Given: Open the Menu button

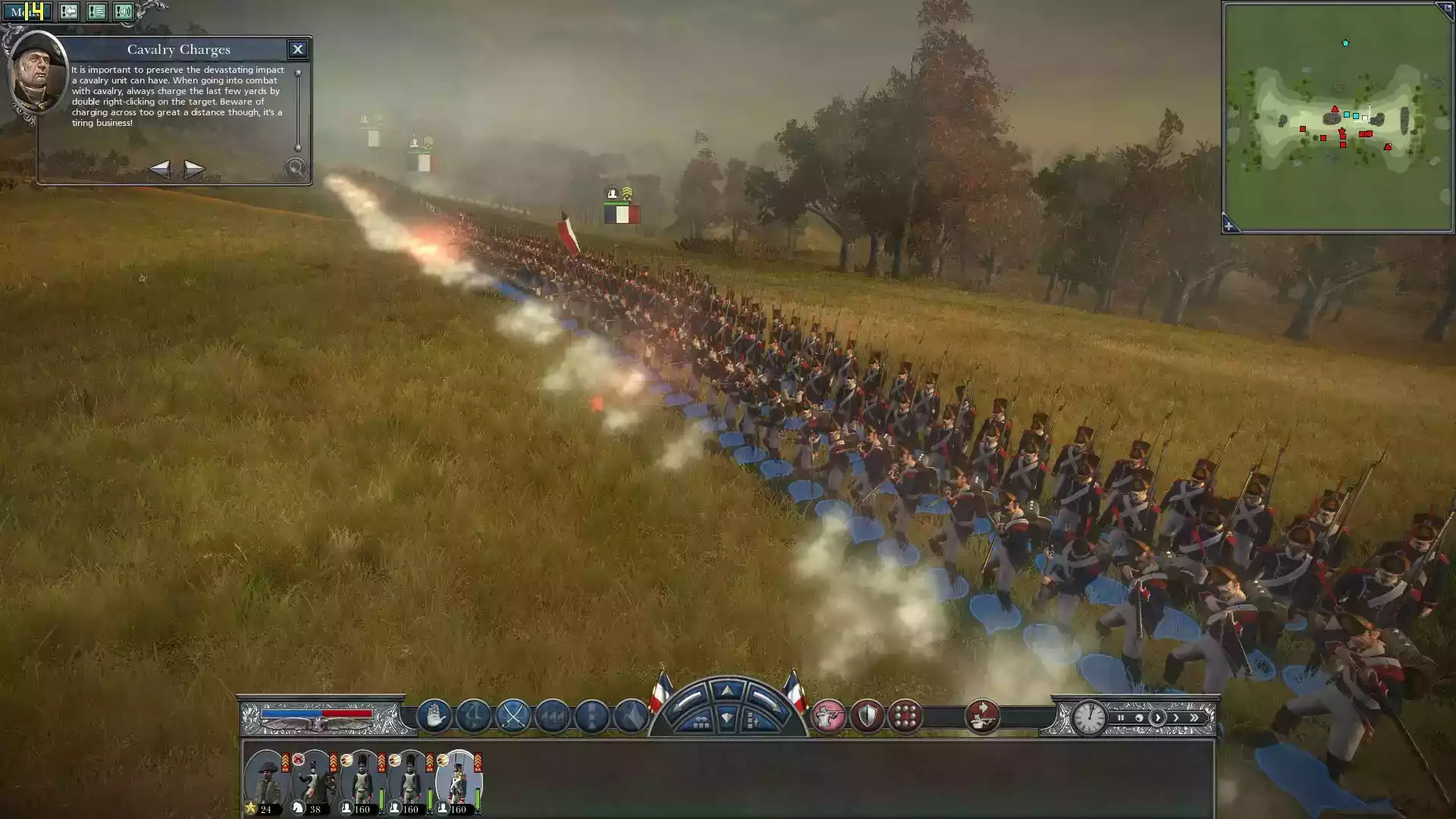Looking at the screenshot, I should coord(26,11).
